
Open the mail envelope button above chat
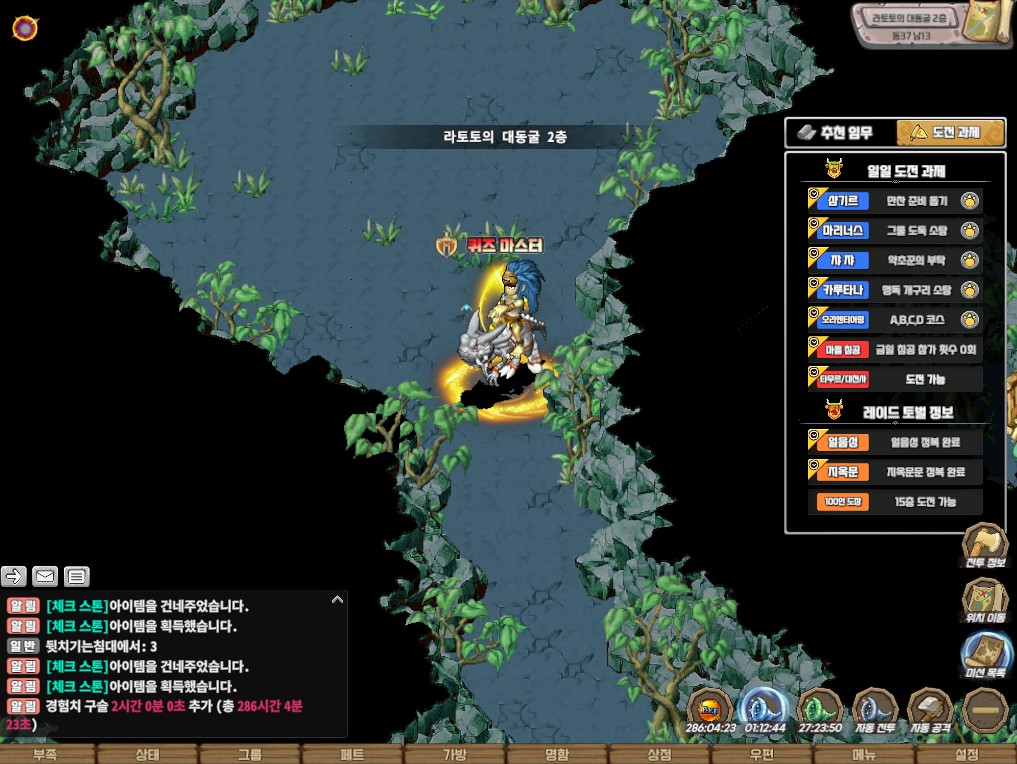pyautogui.click(x=45, y=575)
